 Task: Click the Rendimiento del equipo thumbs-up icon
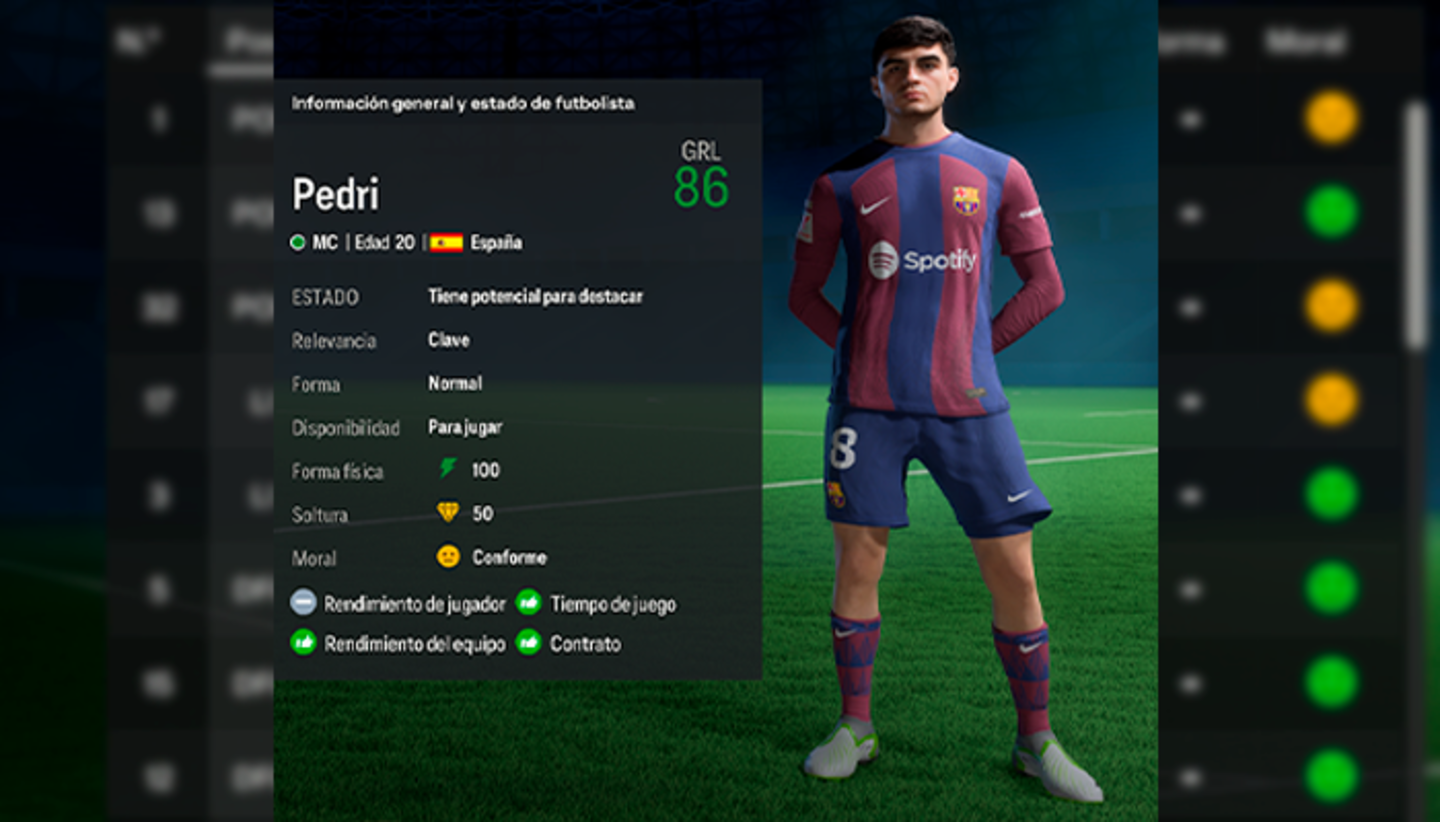[302, 642]
